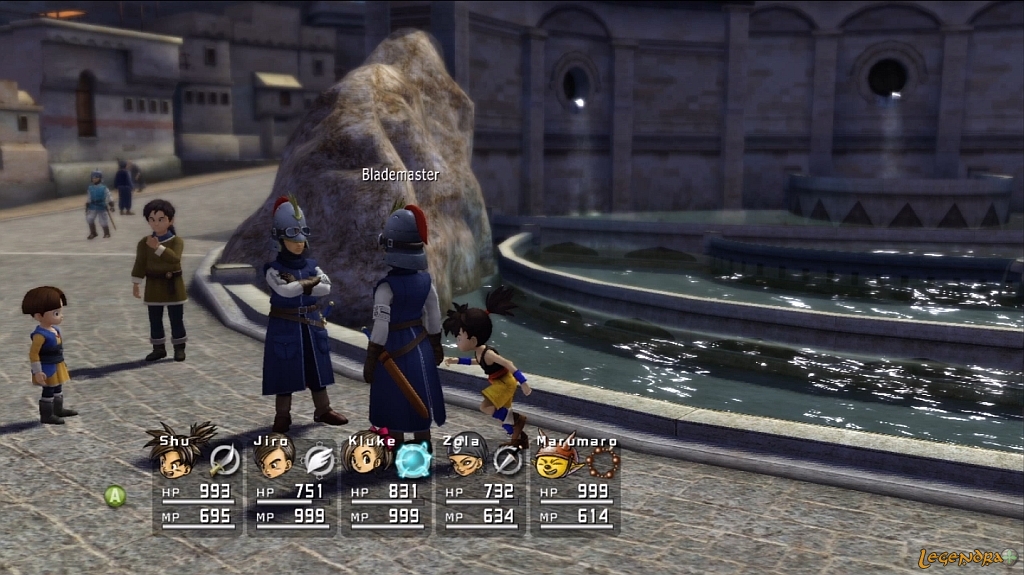
Task: Choose Marumaro's yellow face portrait
Action: tap(555, 460)
